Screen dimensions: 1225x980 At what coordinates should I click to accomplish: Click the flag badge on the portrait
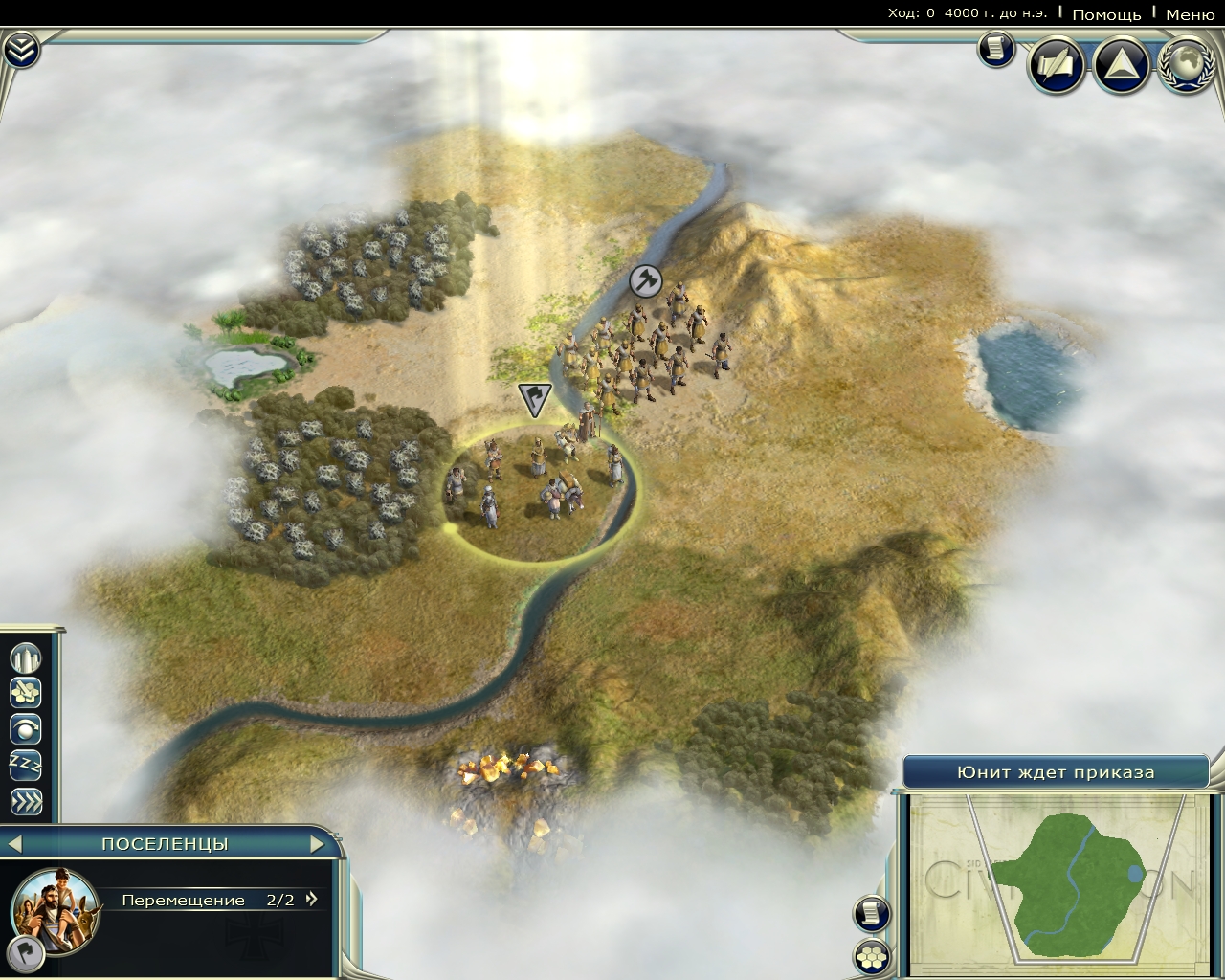pos(28,950)
